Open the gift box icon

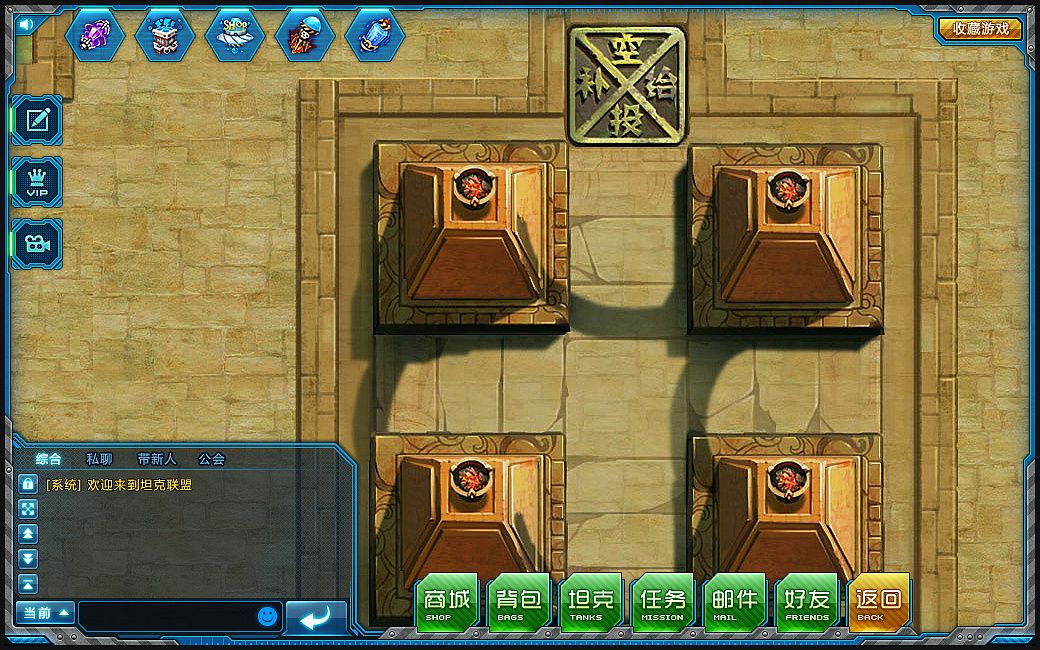(x=165, y=35)
